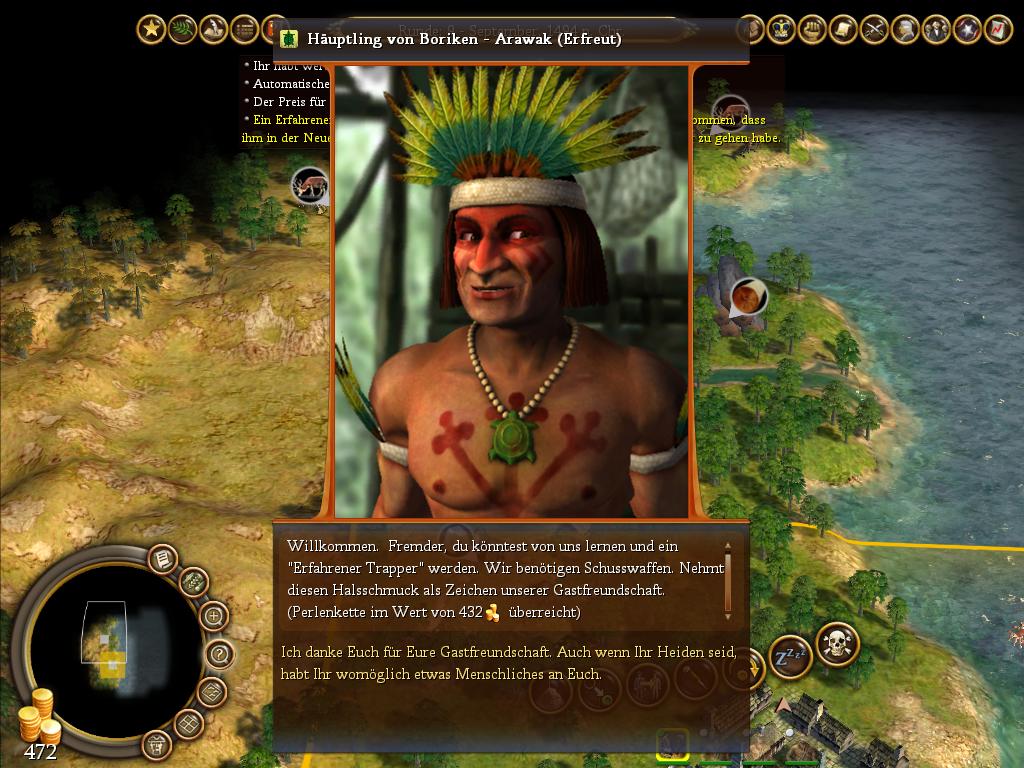Click the gold star icon in the top bar
Viewport: 1024px width, 768px height.
point(151,30)
